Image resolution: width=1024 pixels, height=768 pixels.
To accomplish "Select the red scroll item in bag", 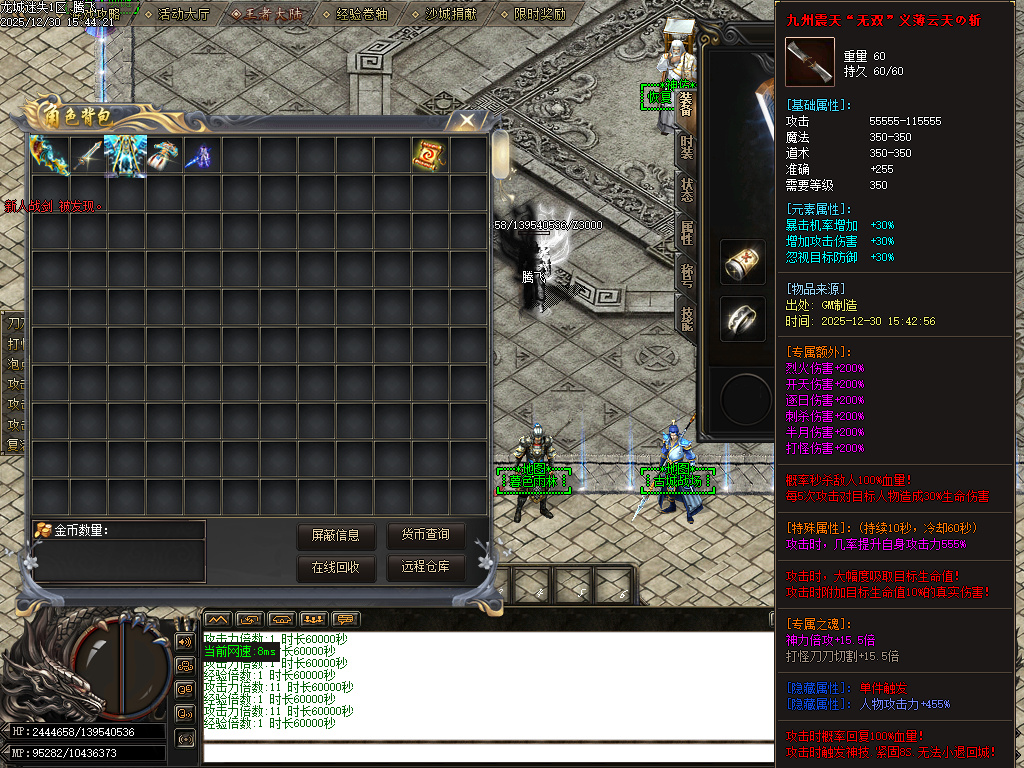I will pyautogui.click(x=430, y=155).
